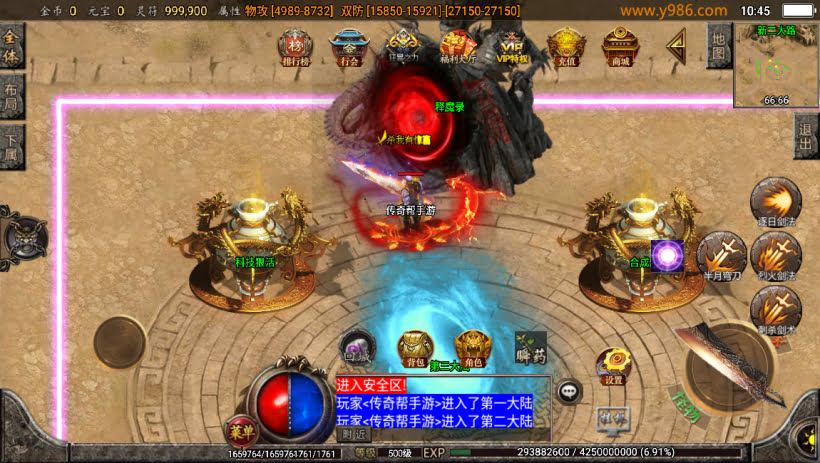Screen dimensions: 820x463
Task: Open the 地图 map button
Action: (718, 46)
